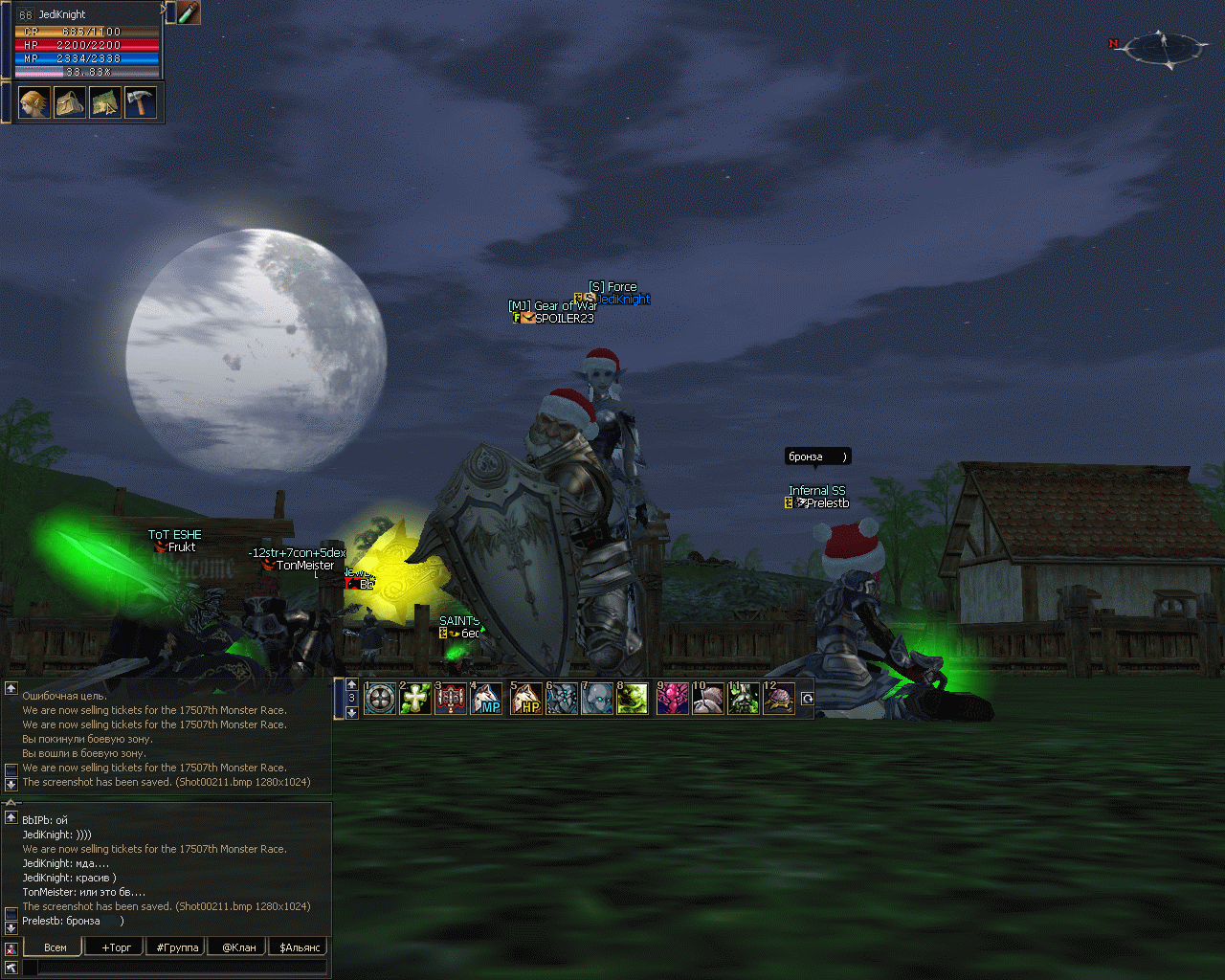This screenshot has width=1225, height=980.
Task: Click the green potion buff icon
Action: 189,12
